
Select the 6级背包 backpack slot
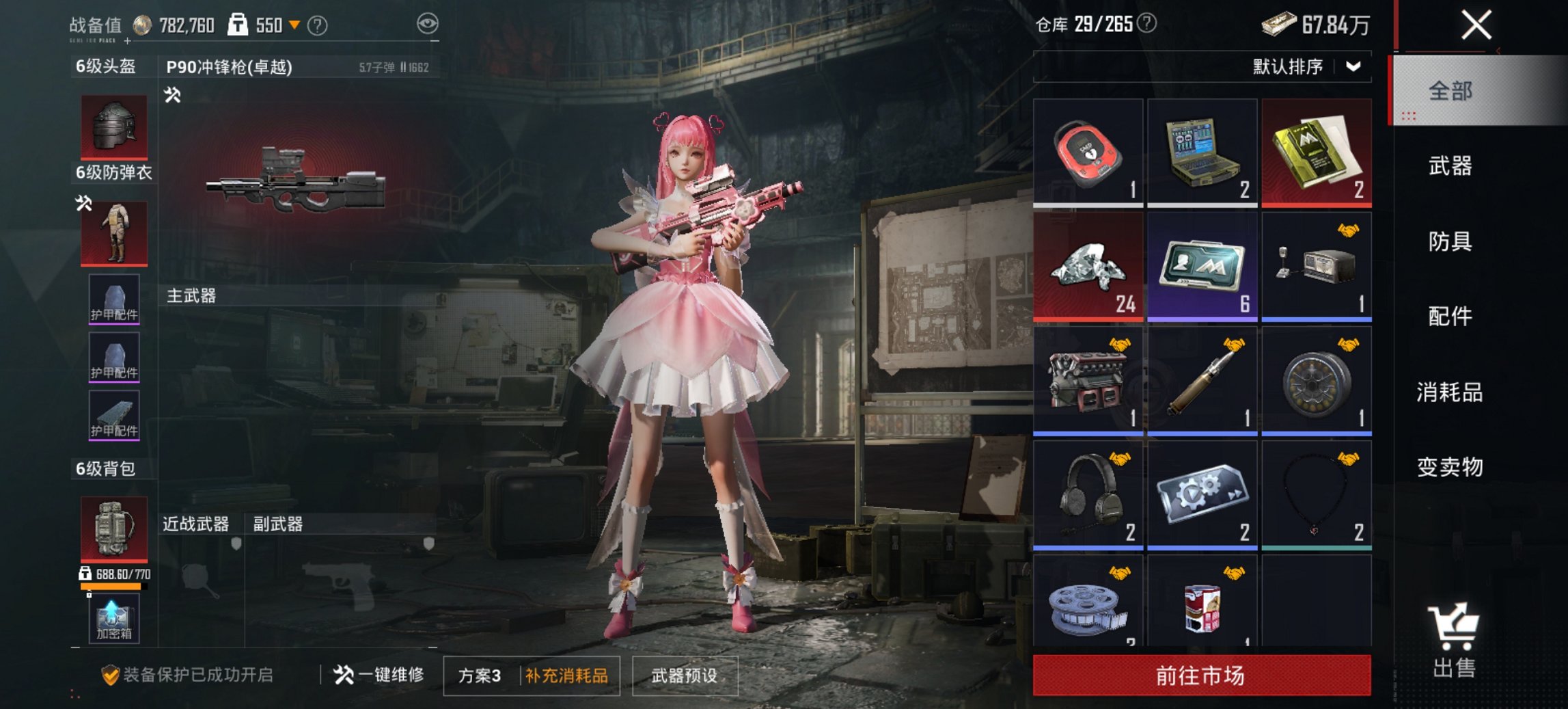(x=113, y=530)
